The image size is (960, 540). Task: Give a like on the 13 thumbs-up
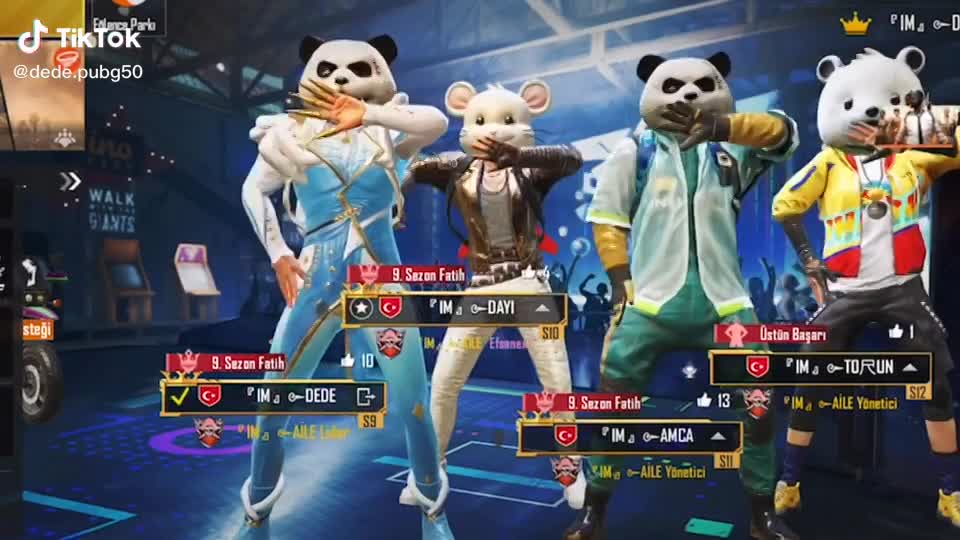pos(704,400)
